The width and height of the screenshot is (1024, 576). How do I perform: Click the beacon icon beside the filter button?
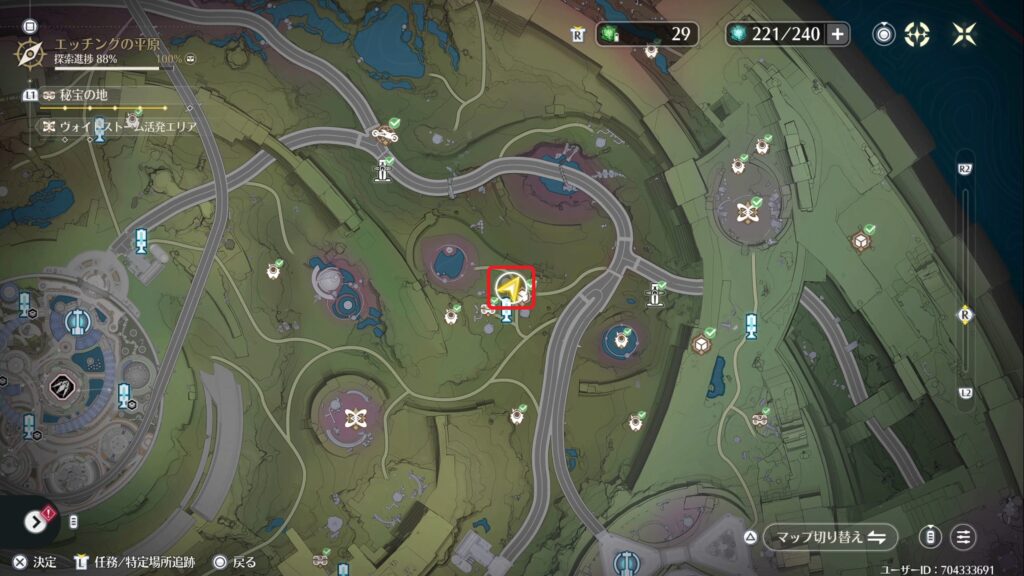pos(931,537)
